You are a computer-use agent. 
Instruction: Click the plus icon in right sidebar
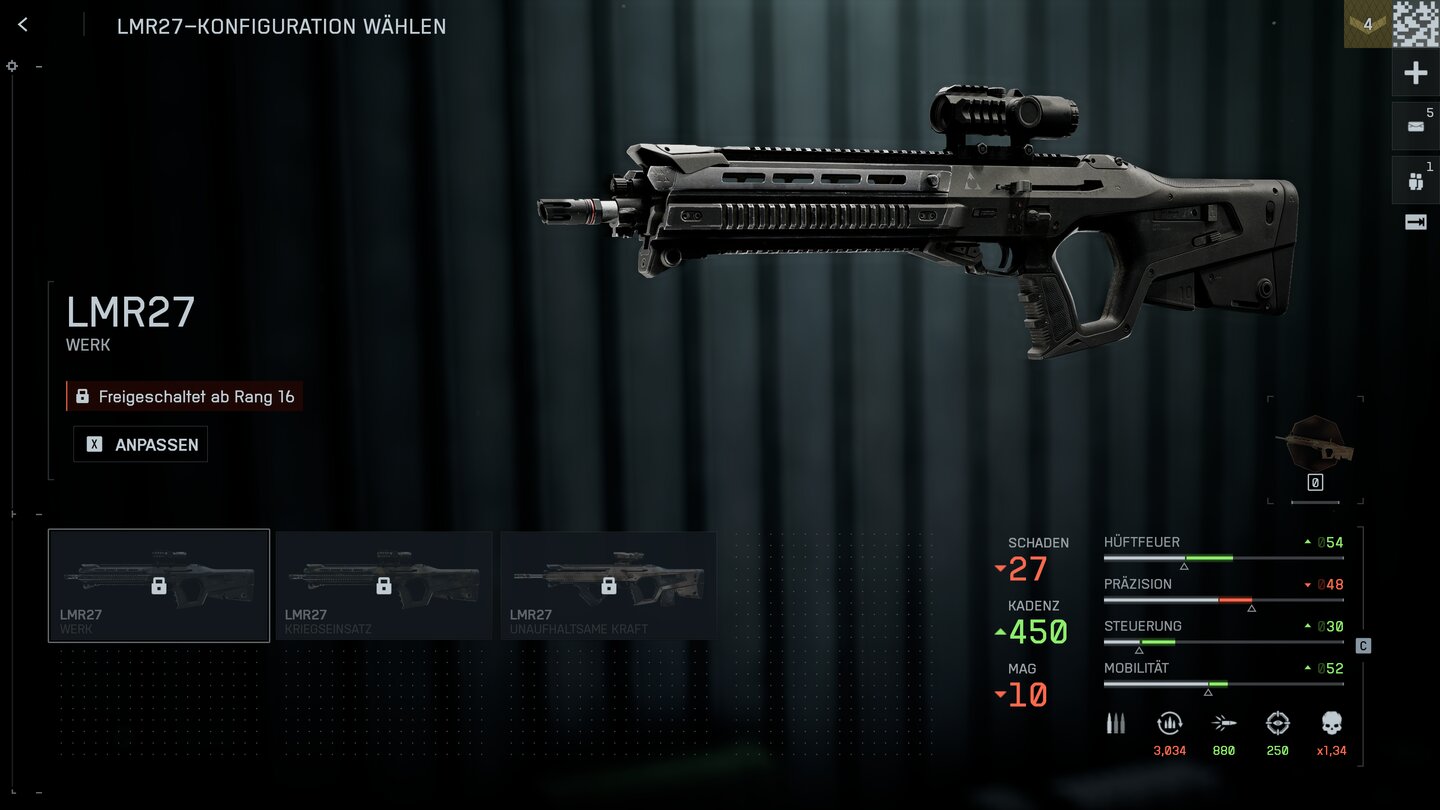1416,73
